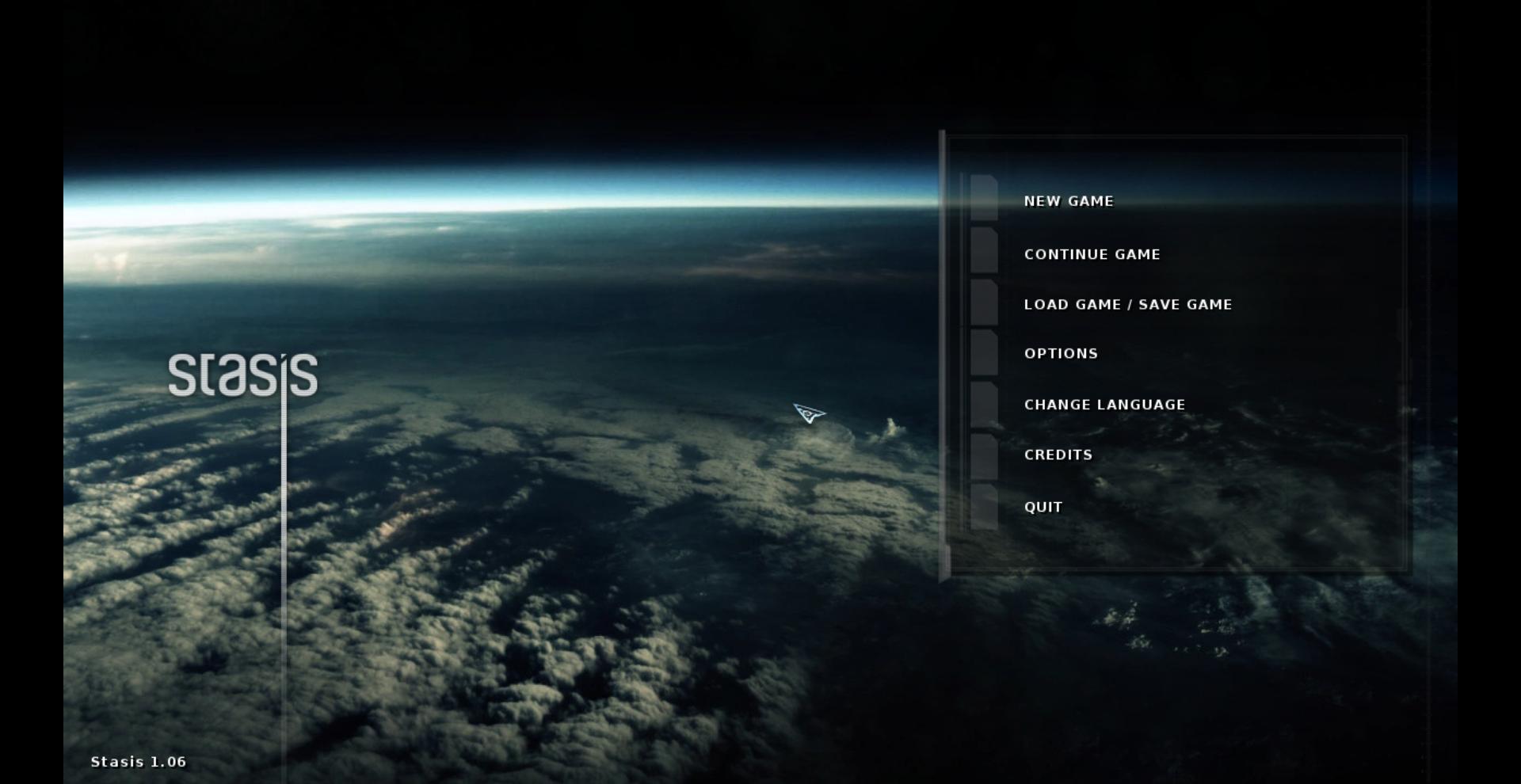Open the Options menu
The width and height of the screenshot is (1521, 784).
tap(1061, 353)
